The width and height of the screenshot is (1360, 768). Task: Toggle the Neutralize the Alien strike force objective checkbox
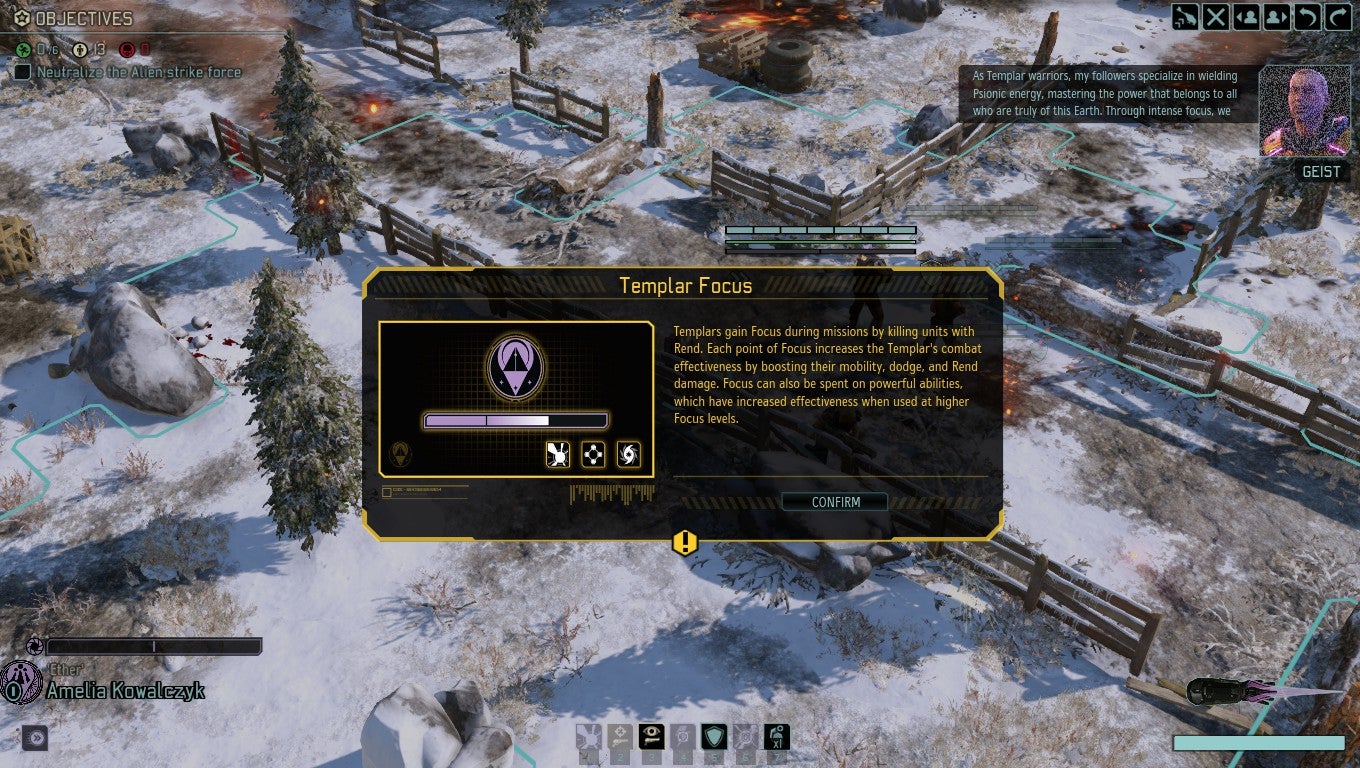click(x=23, y=71)
